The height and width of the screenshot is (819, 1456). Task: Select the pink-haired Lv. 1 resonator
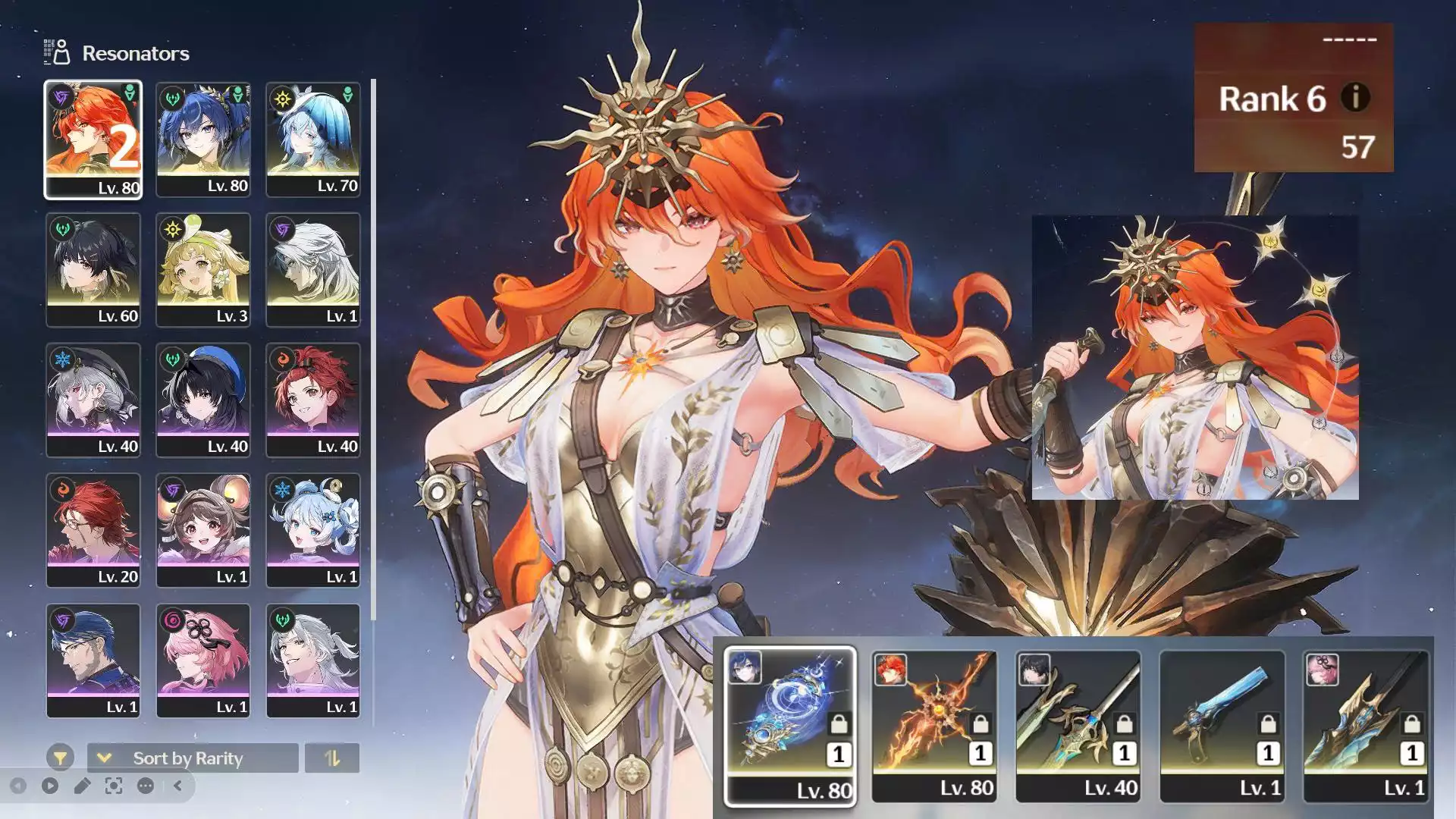point(203,661)
